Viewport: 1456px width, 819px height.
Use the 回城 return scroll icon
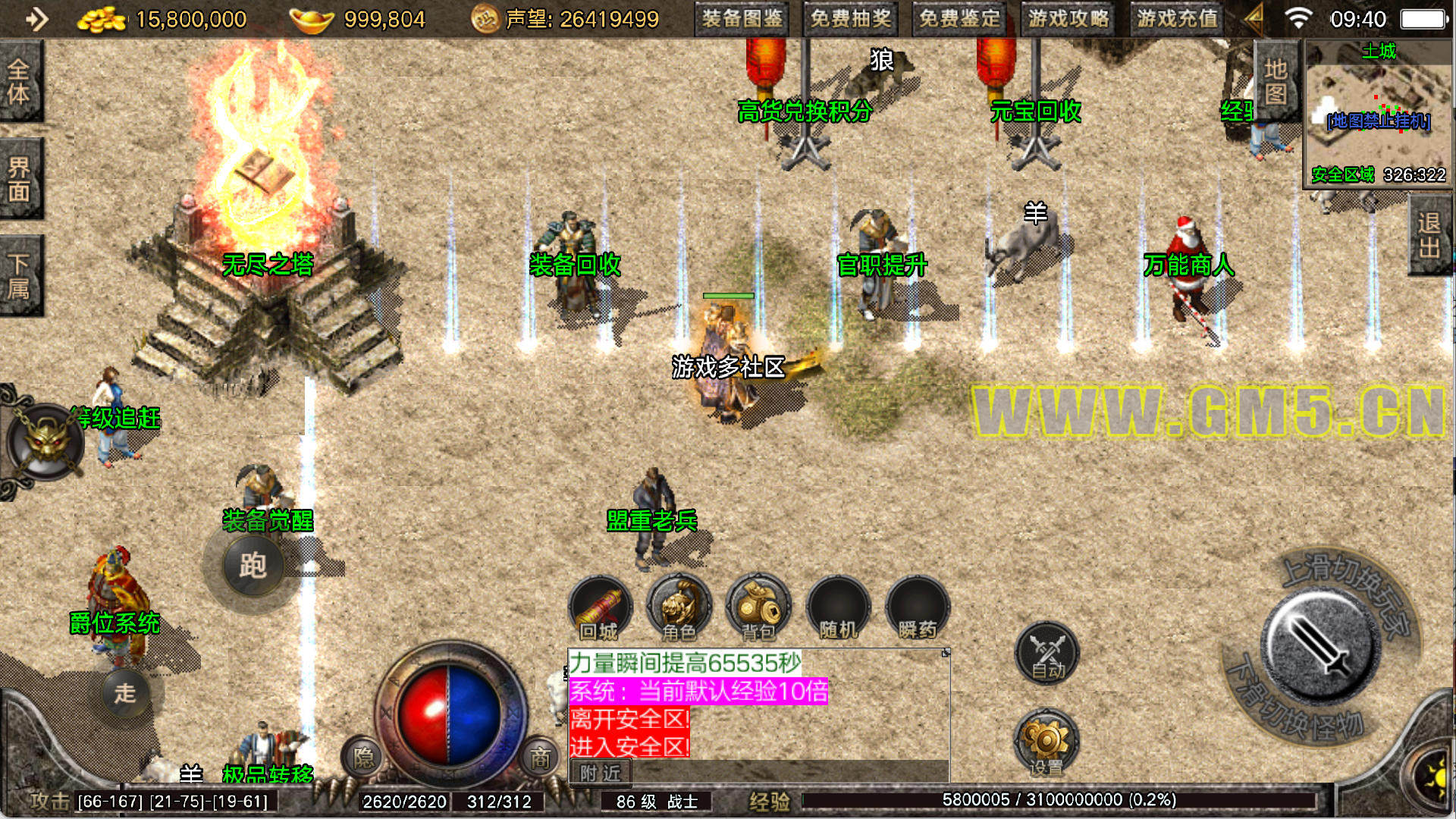pos(600,608)
